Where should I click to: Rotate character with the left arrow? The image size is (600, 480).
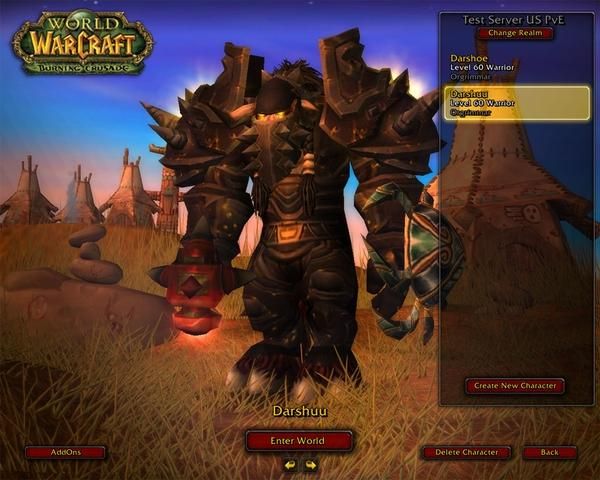290,465
